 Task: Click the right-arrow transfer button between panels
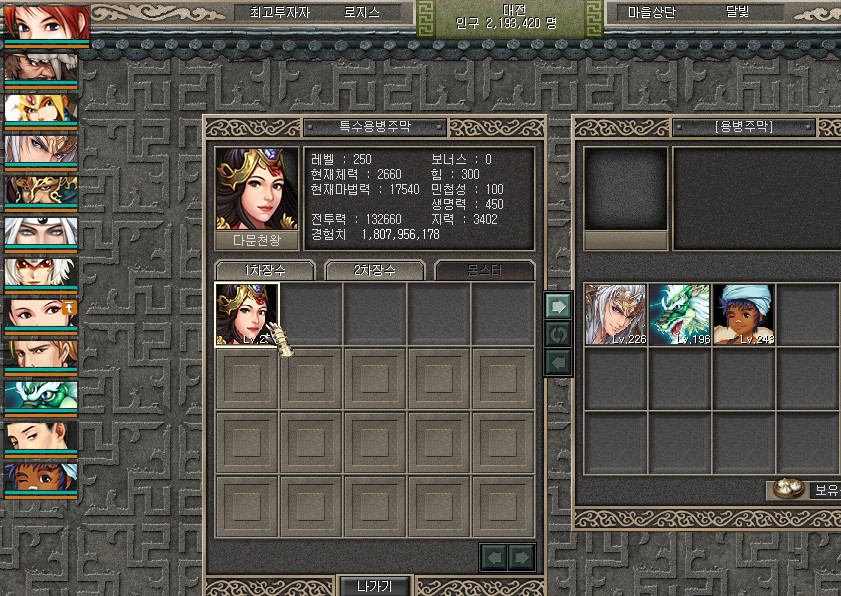coord(557,306)
